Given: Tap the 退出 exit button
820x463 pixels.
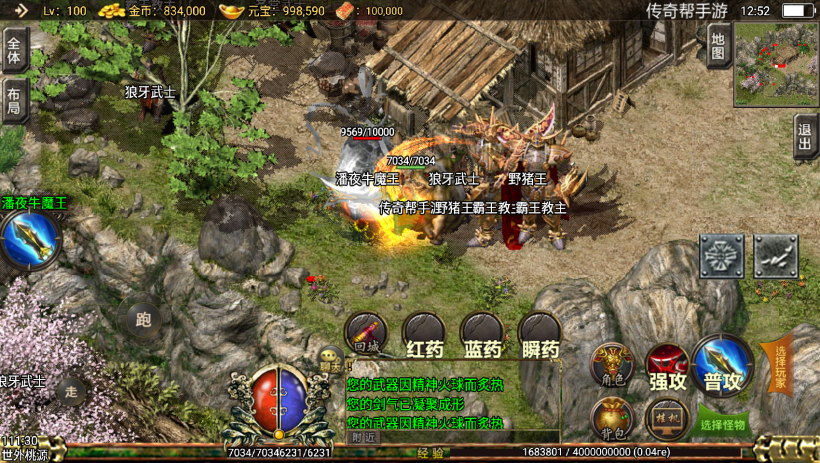Looking at the screenshot, I should (x=806, y=136).
